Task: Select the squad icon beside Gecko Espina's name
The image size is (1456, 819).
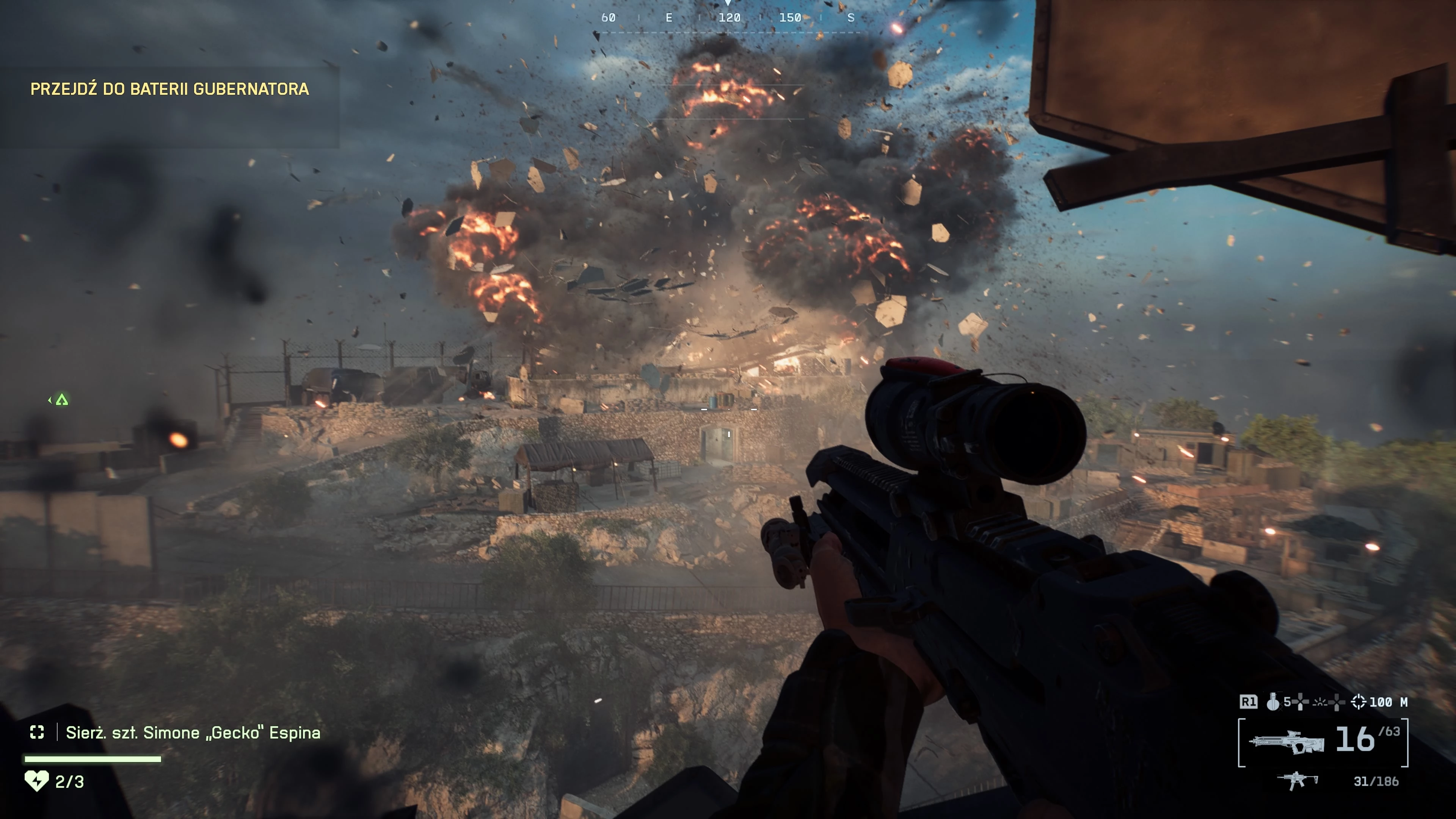Action: coord(37,733)
